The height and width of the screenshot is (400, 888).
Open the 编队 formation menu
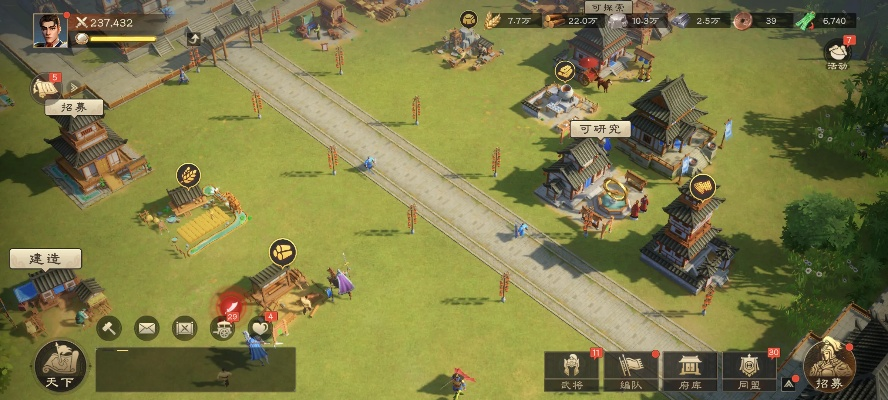click(630, 371)
